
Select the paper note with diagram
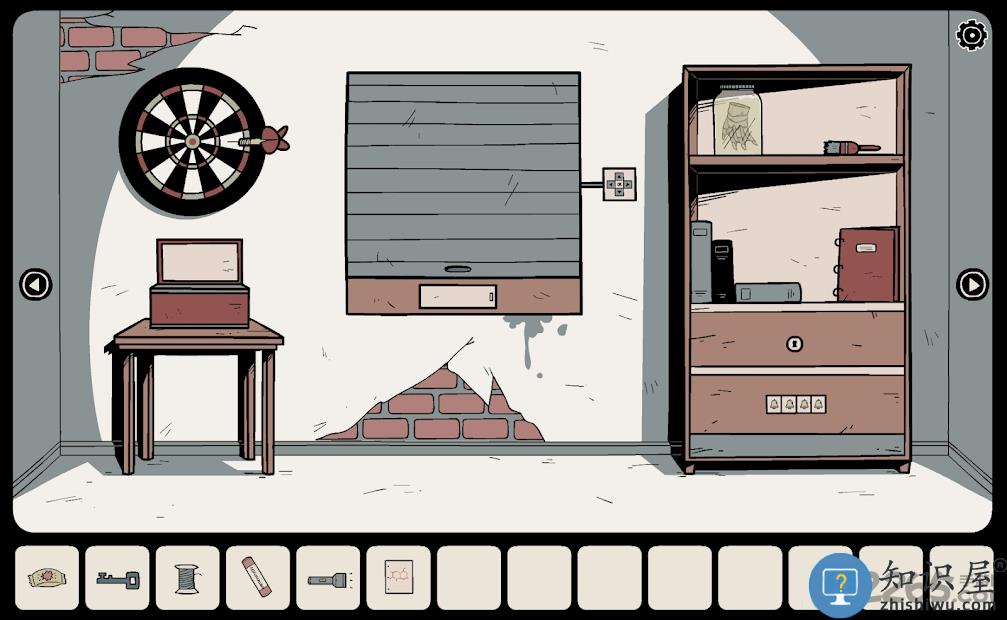(398, 578)
